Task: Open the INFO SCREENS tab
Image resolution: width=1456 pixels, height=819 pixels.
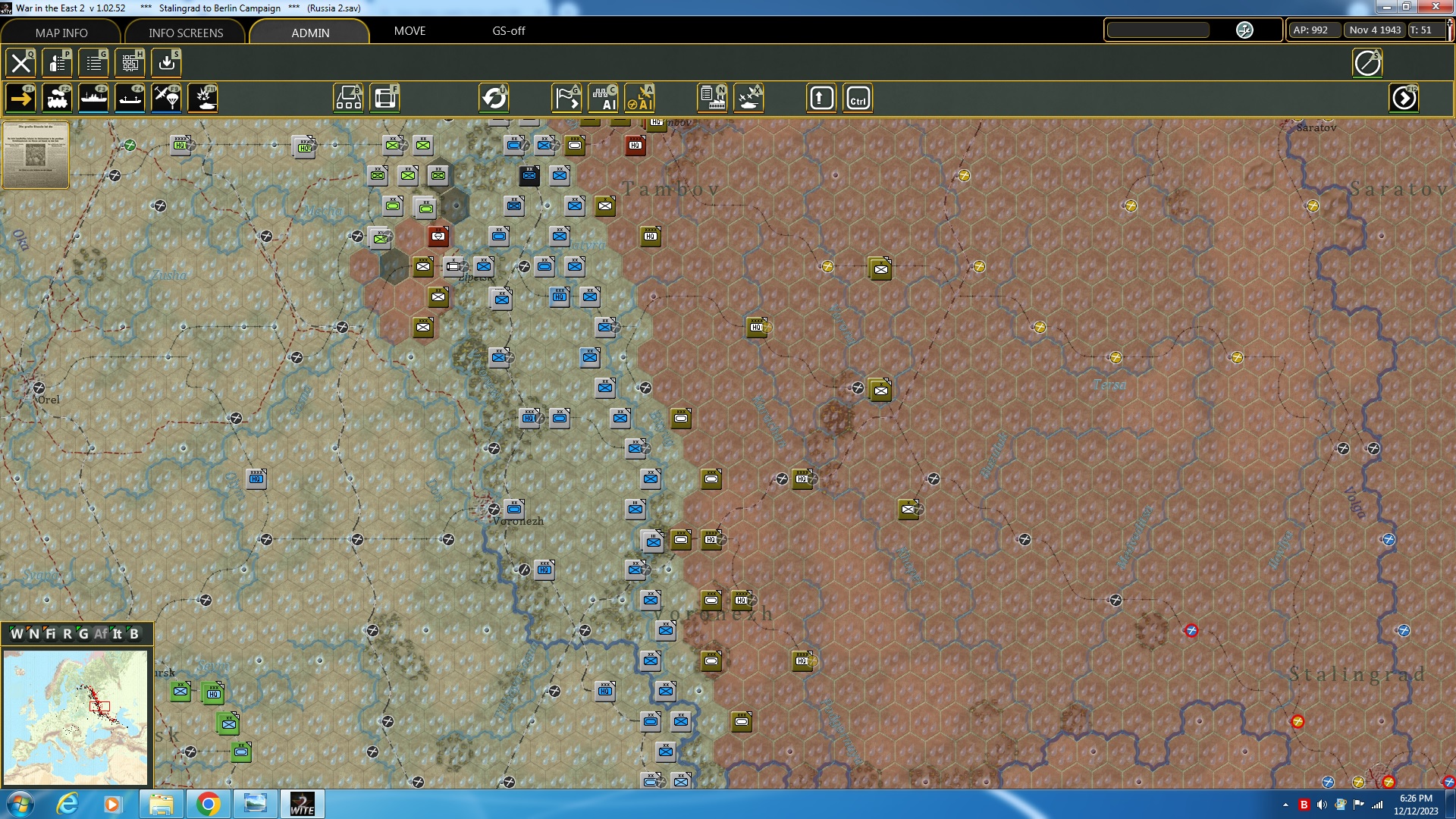Action: tap(185, 33)
